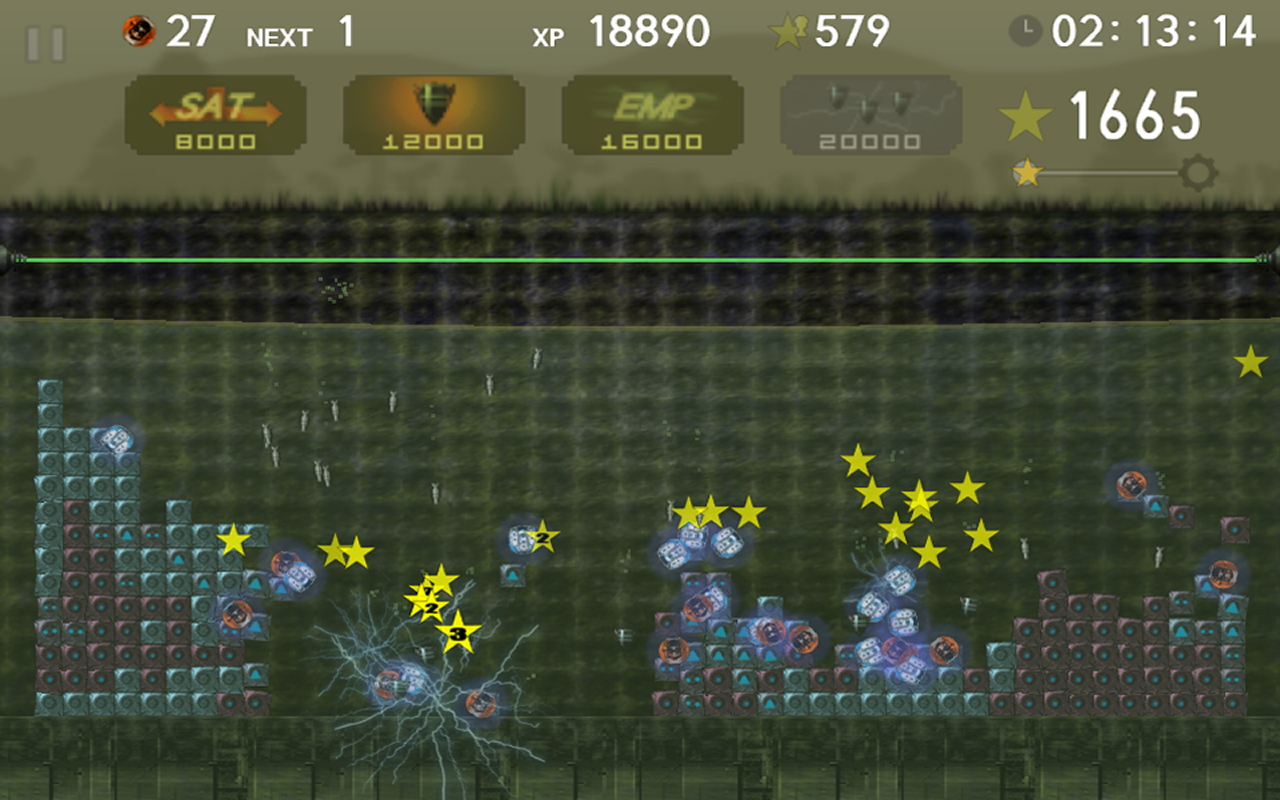This screenshot has width=1280, height=800.
Task: Click the green laser beam at the top
Action: coord(640,259)
